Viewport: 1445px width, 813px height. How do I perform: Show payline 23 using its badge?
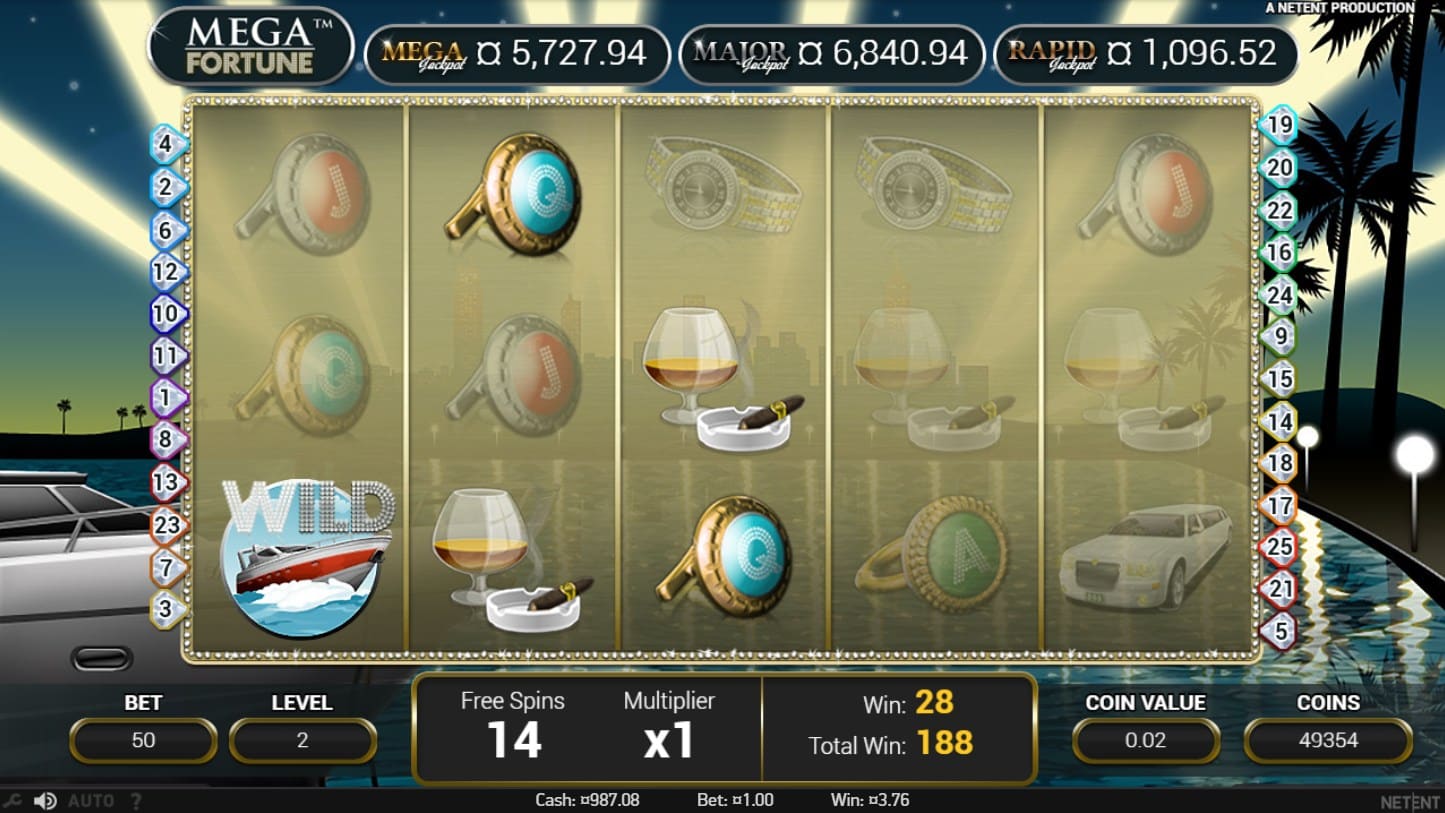pyautogui.click(x=168, y=524)
